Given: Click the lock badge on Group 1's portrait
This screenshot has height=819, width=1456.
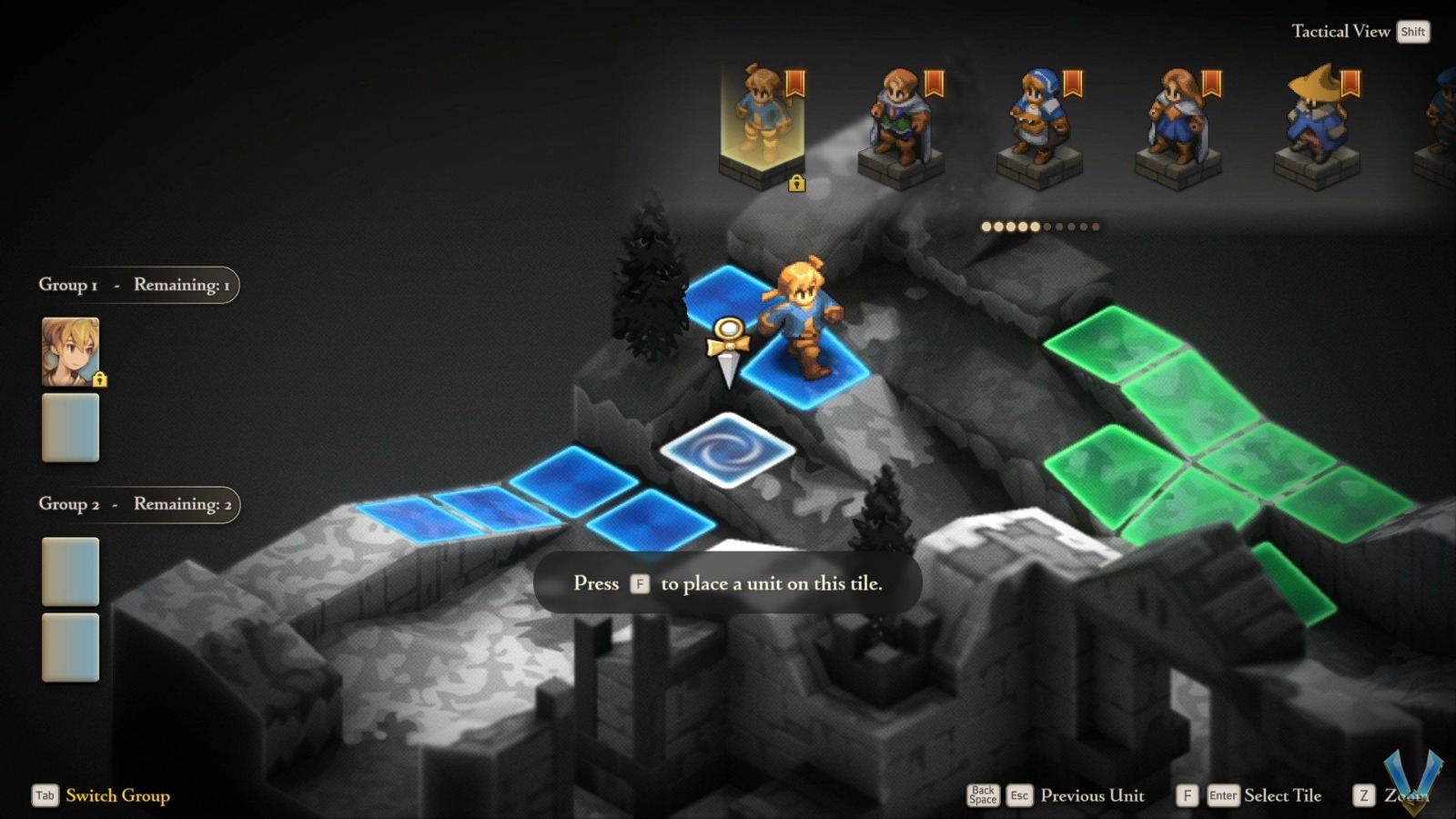Looking at the screenshot, I should 100,379.
